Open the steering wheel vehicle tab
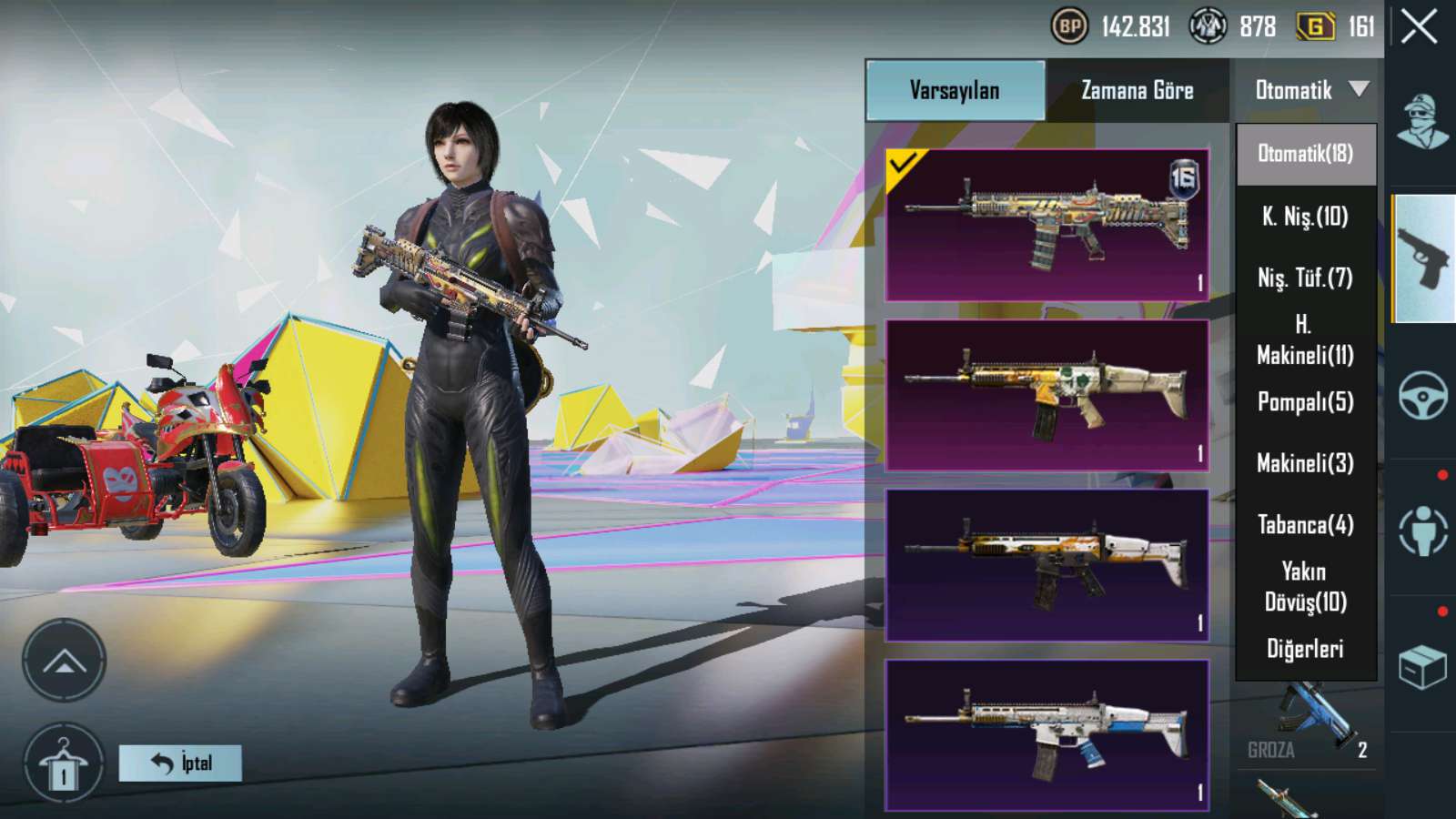This screenshot has width=1456, height=819. pos(1422,395)
